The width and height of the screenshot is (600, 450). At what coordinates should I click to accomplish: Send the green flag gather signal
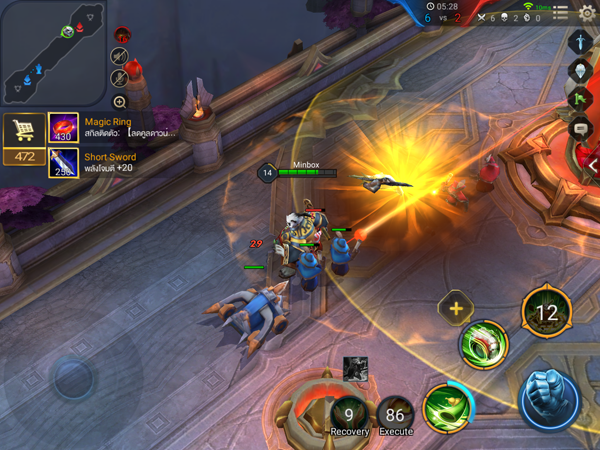582,99
